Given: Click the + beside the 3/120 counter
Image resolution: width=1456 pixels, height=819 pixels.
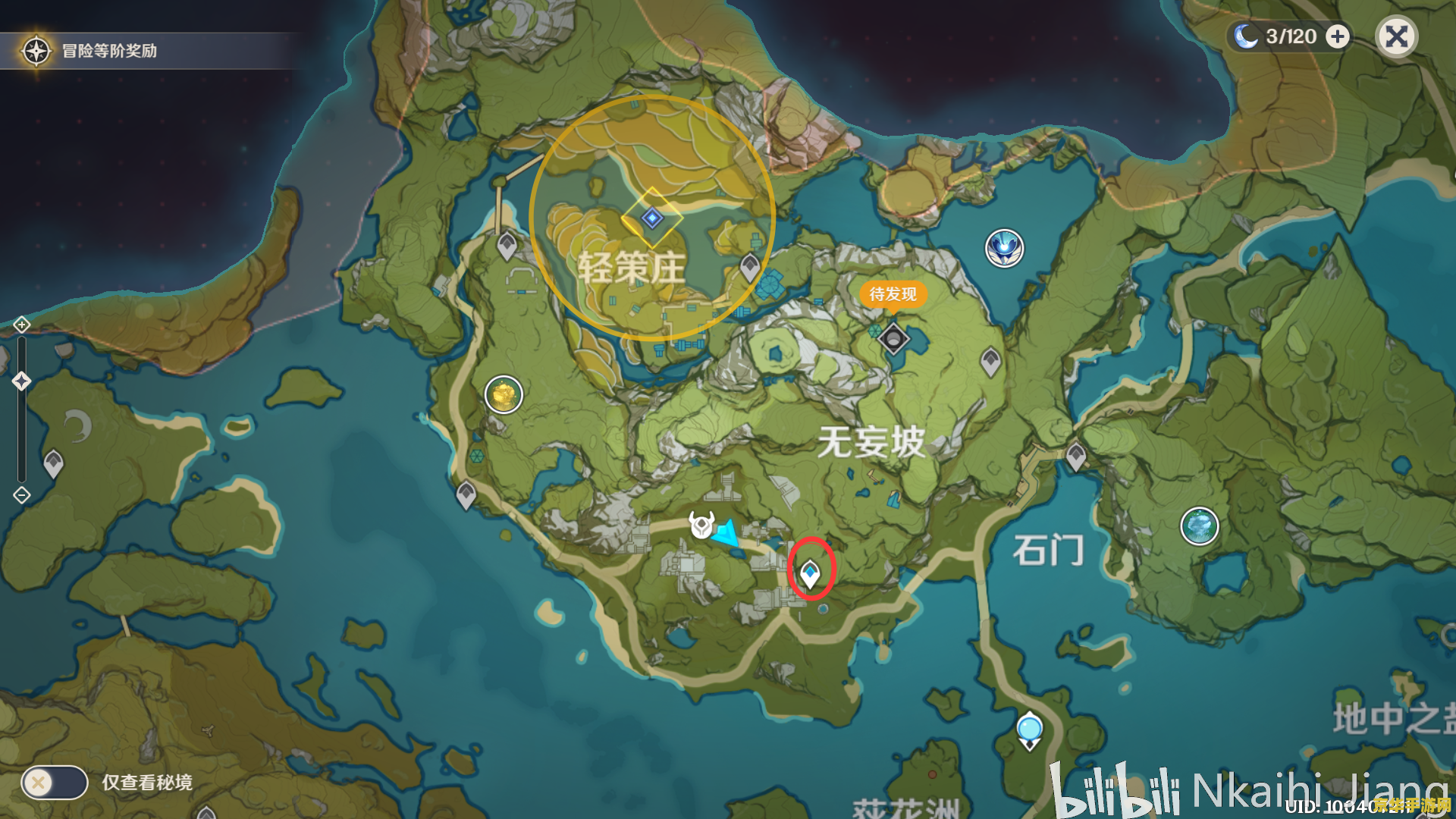Looking at the screenshot, I should coord(1337,35).
